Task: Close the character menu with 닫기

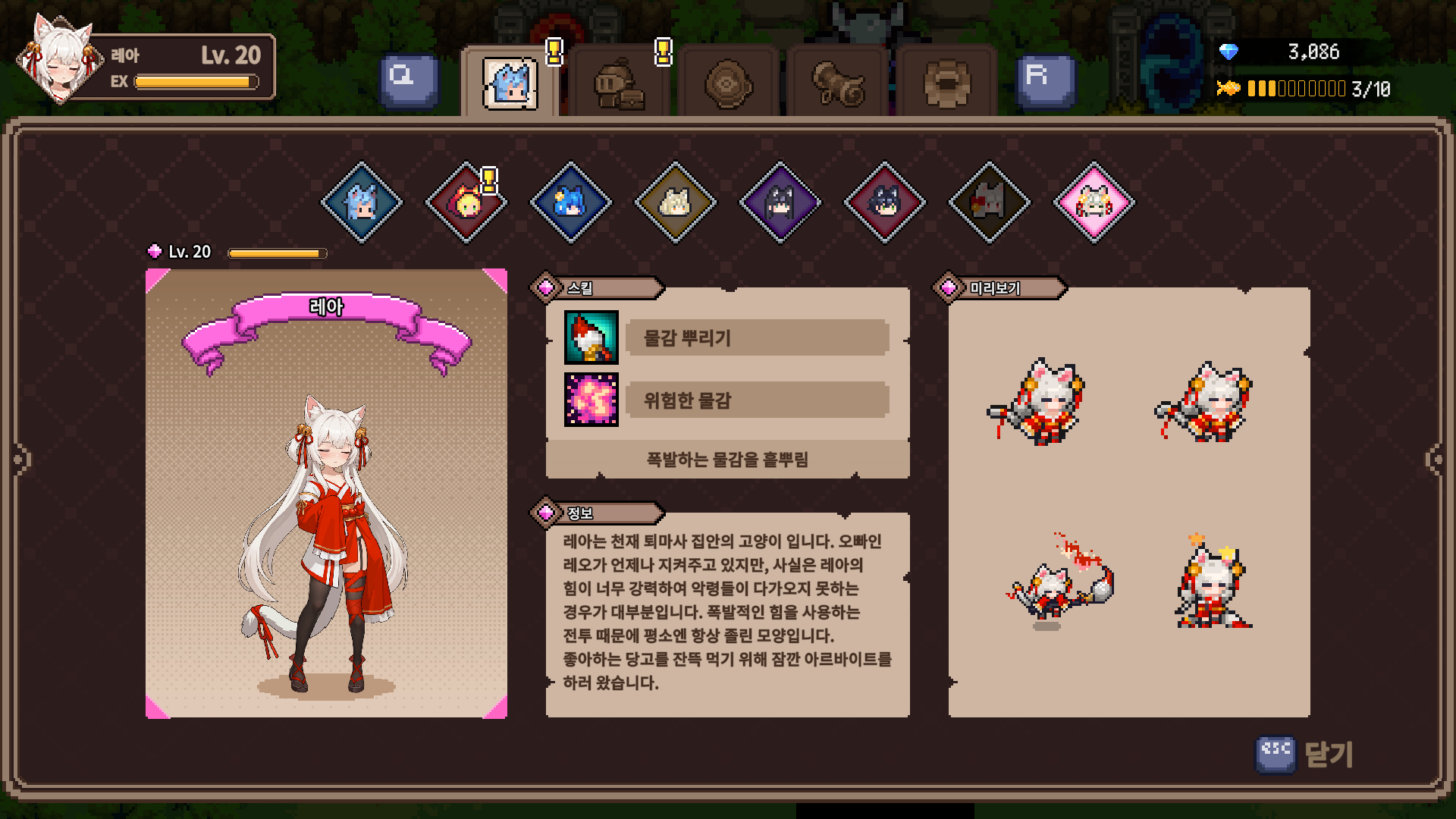Action: coord(1306,755)
